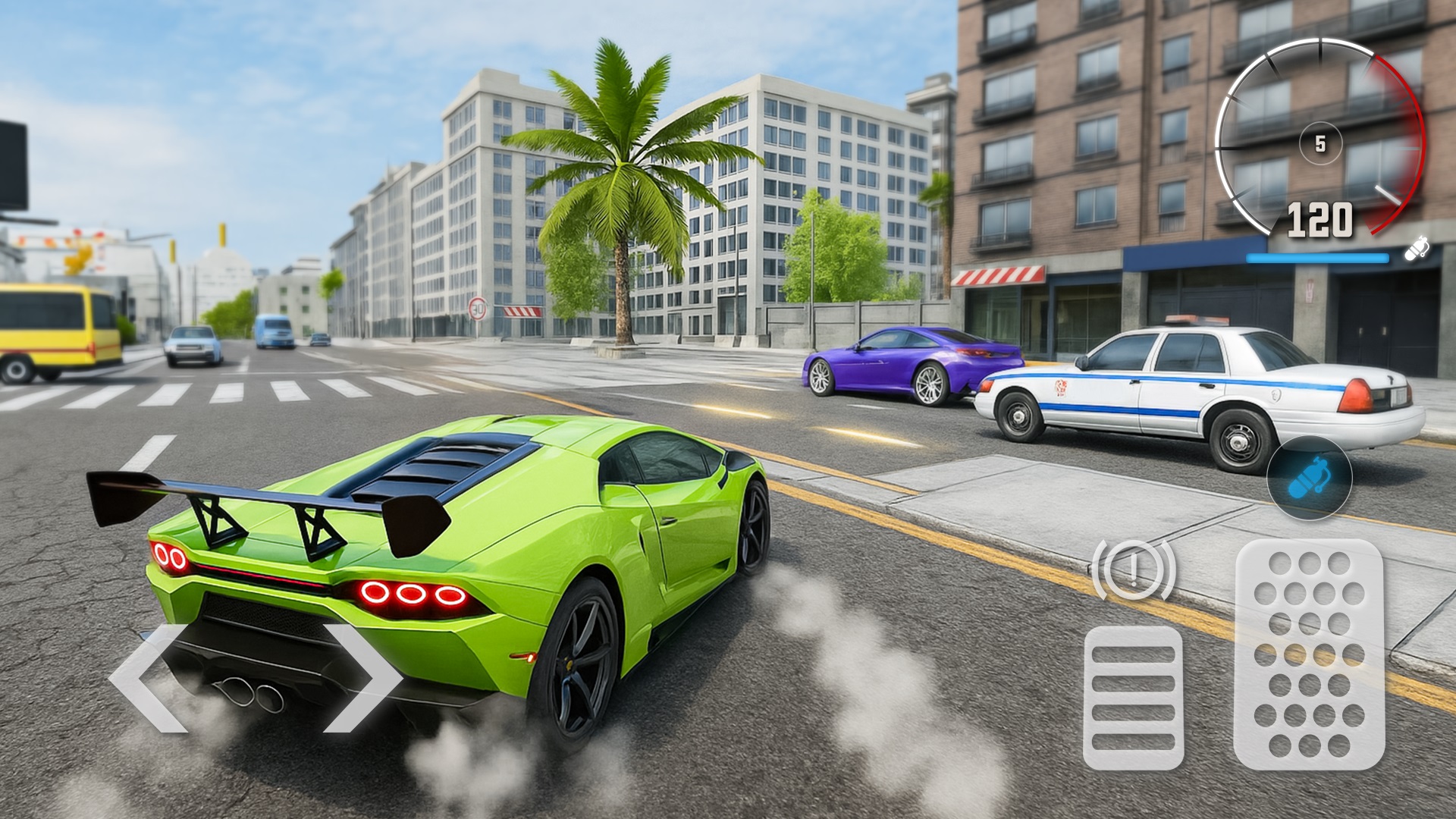Engage the handbrake icon
The width and height of the screenshot is (1456, 819).
coord(1134,569)
